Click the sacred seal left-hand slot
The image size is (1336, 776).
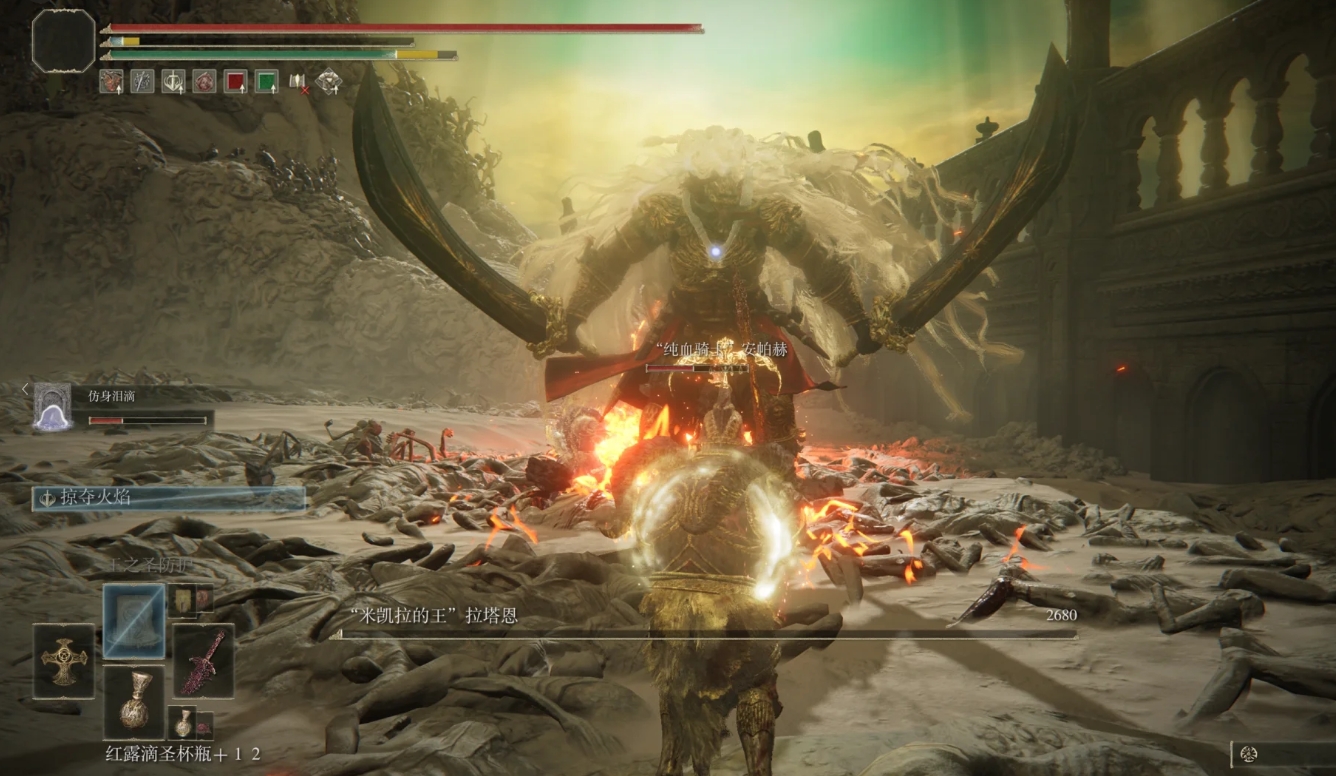pos(64,661)
